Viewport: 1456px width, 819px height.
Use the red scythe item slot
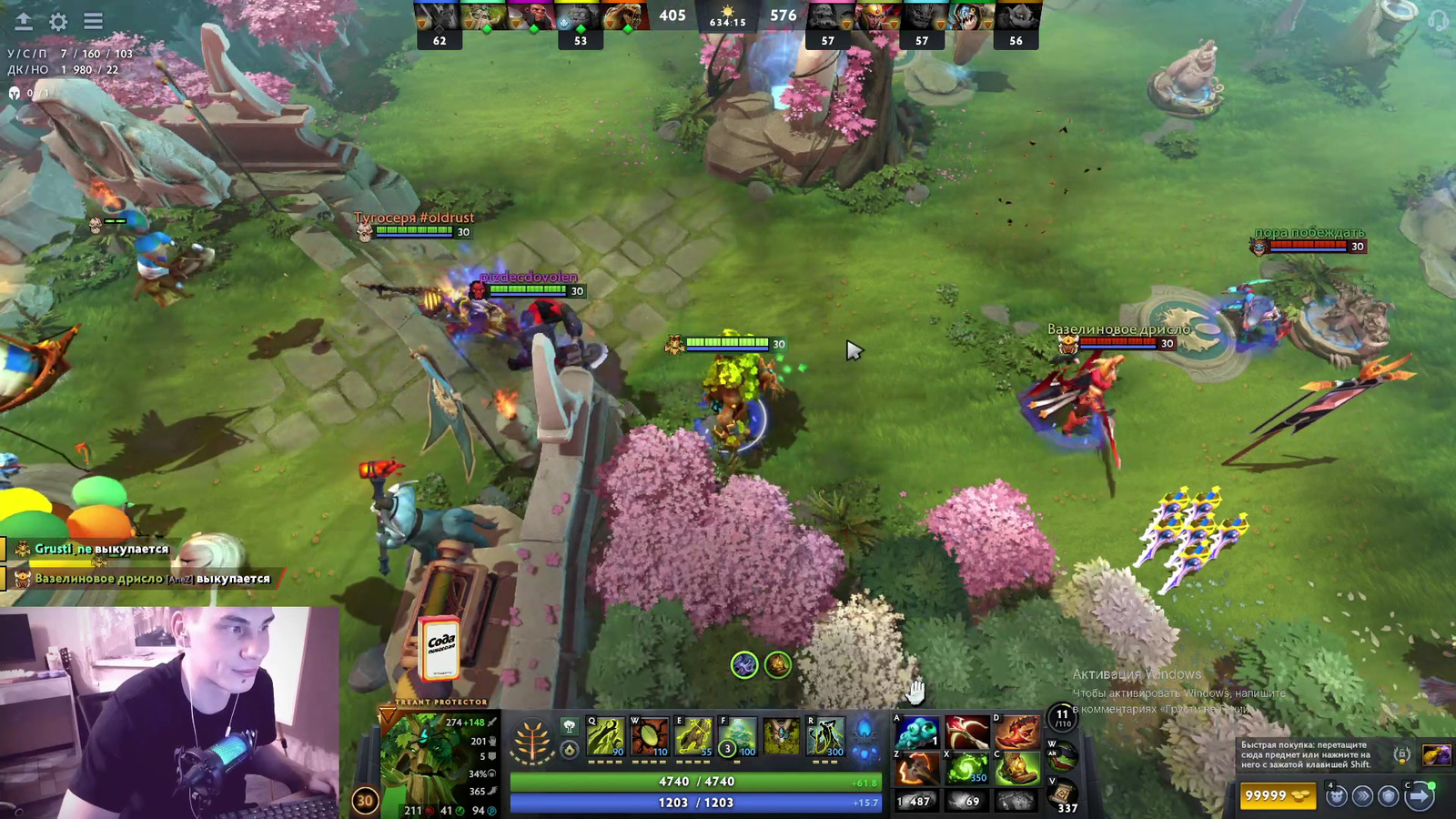[966, 733]
